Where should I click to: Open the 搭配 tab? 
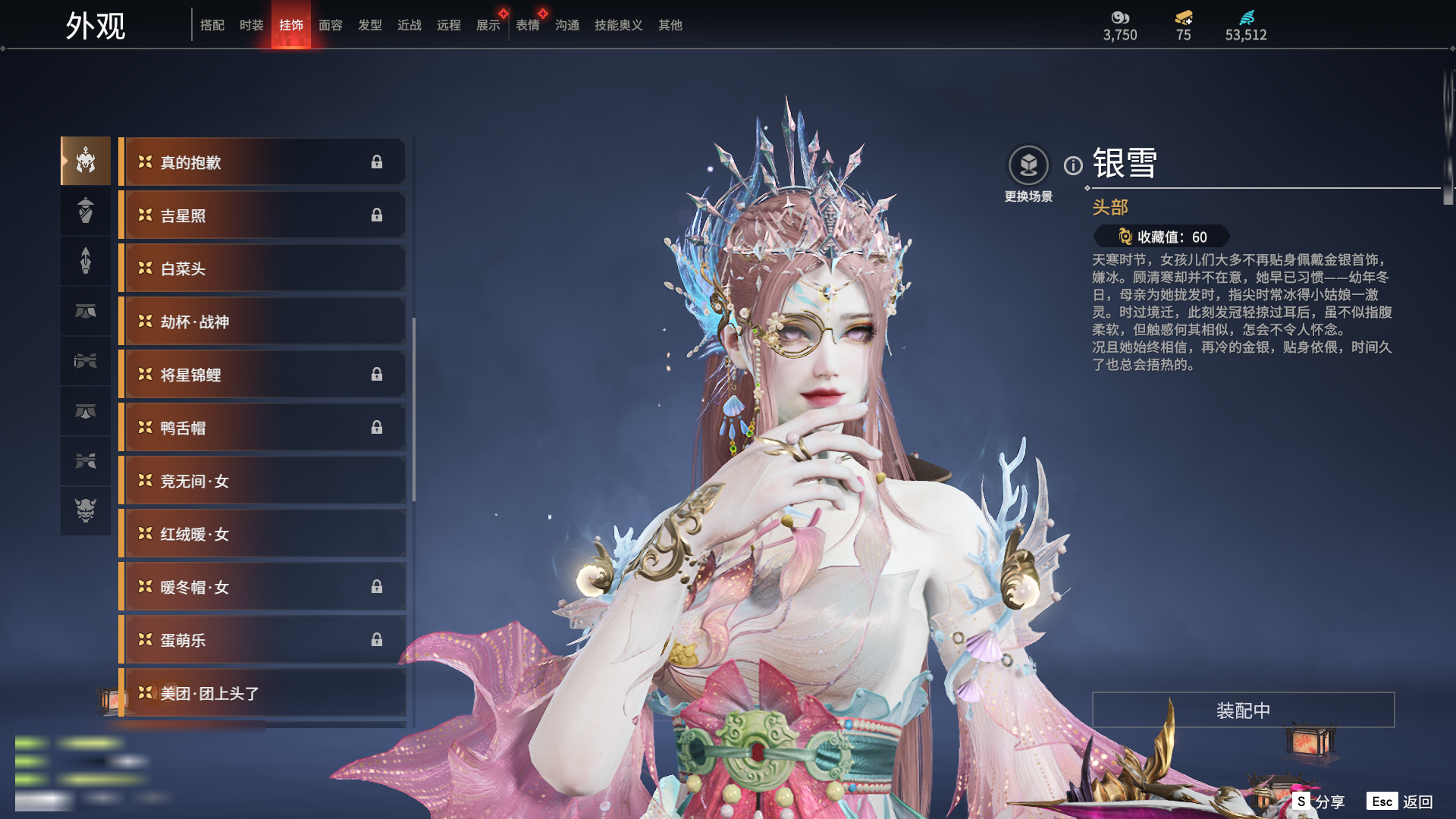[212, 25]
